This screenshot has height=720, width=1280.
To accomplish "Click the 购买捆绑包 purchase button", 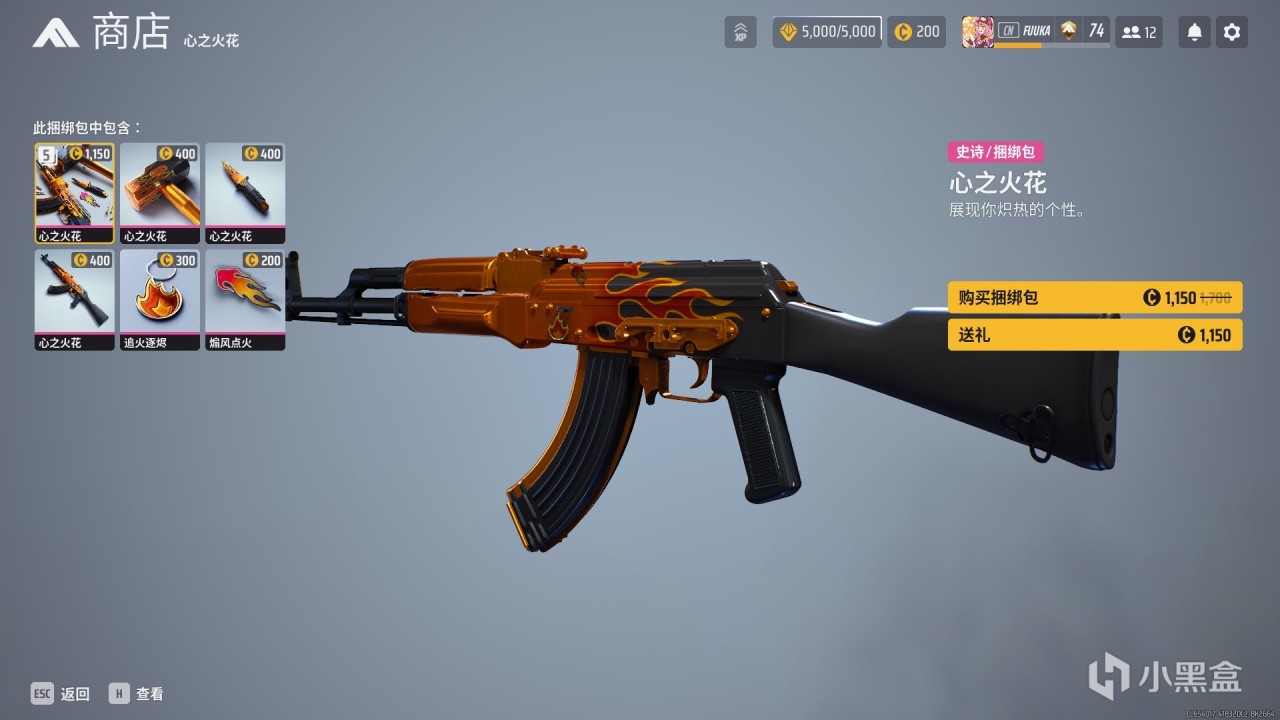I will coord(1094,297).
